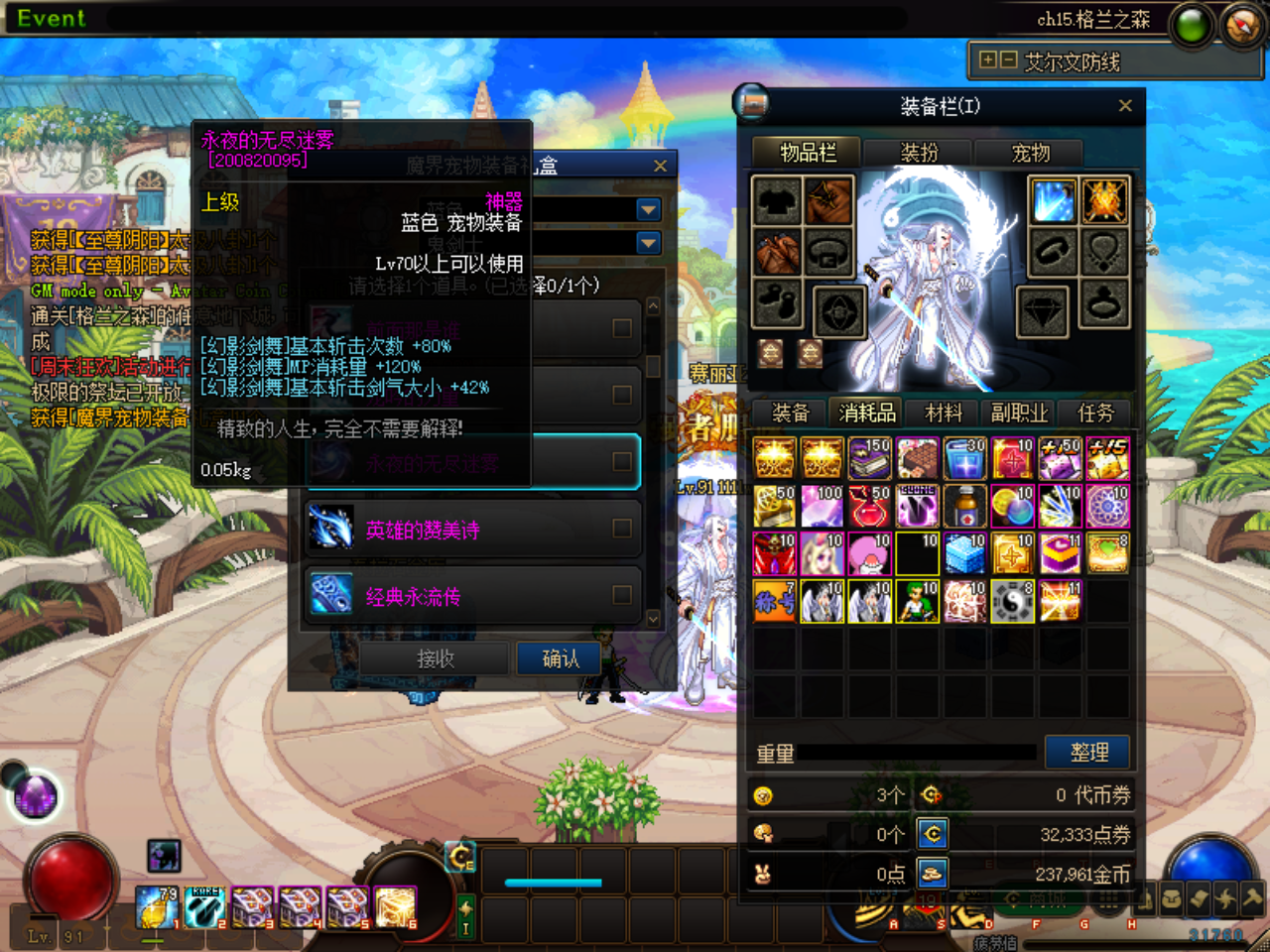Click the gold coin icon beside 237,961金币
Image resolution: width=1270 pixels, height=952 pixels.
coord(931,873)
